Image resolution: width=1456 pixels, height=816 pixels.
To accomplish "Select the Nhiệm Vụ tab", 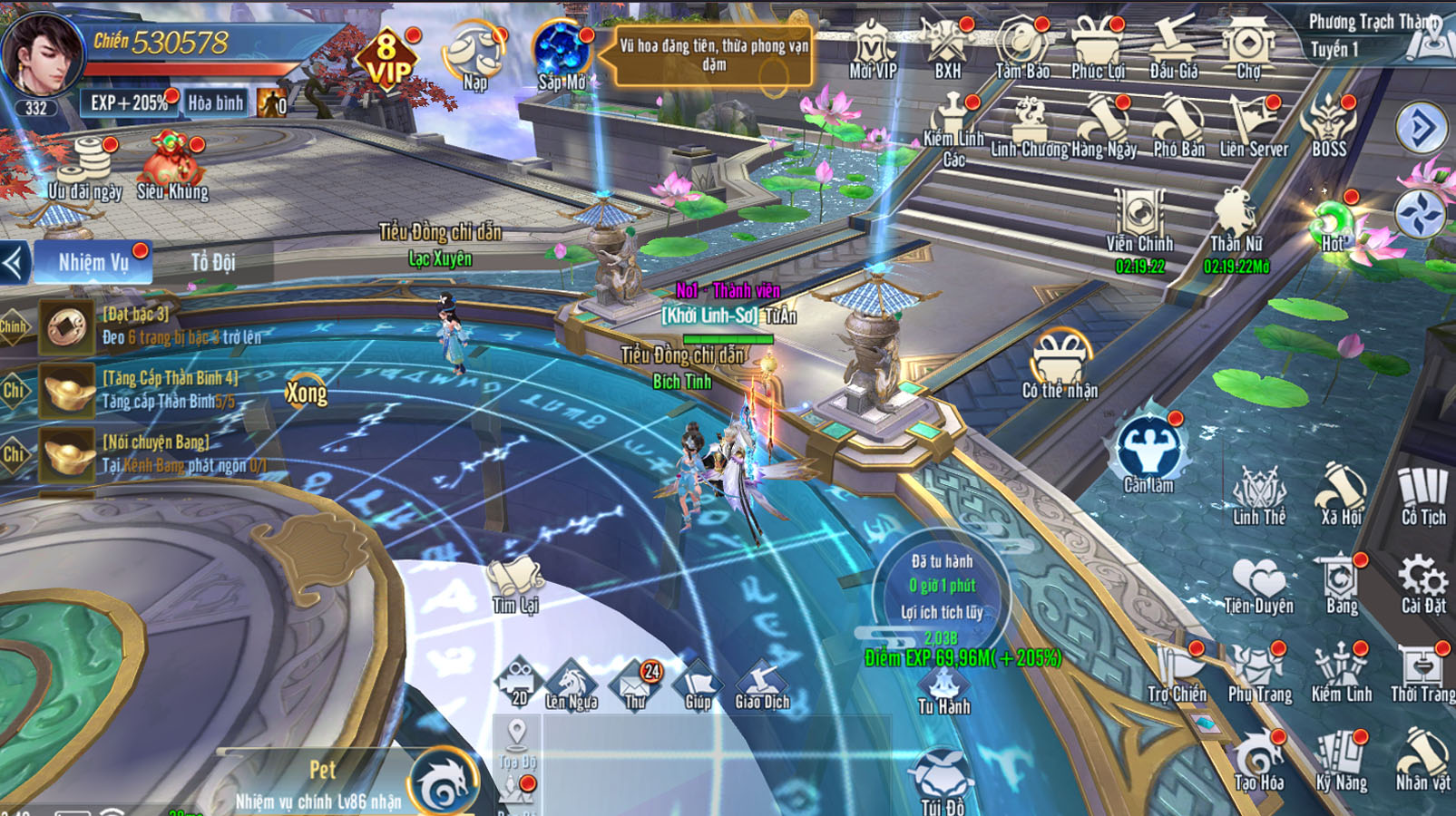I will [x=93, y=262].
